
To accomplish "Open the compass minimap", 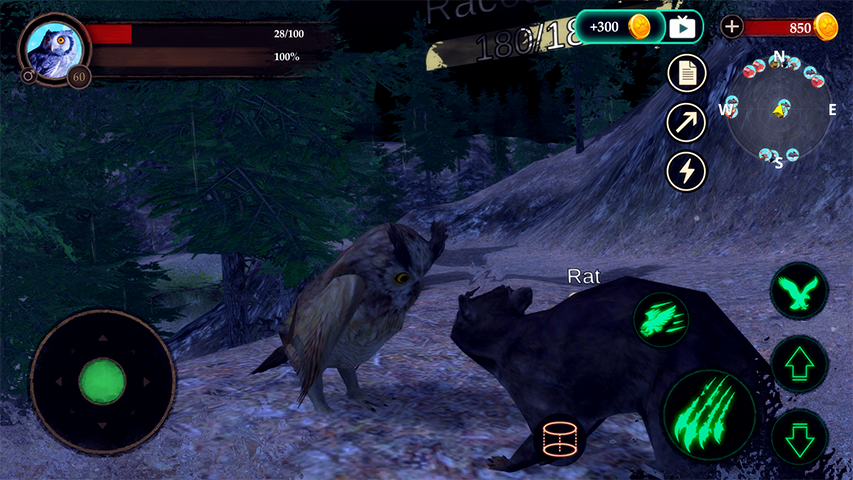I will pyautogui.click(x=778, y=109).
